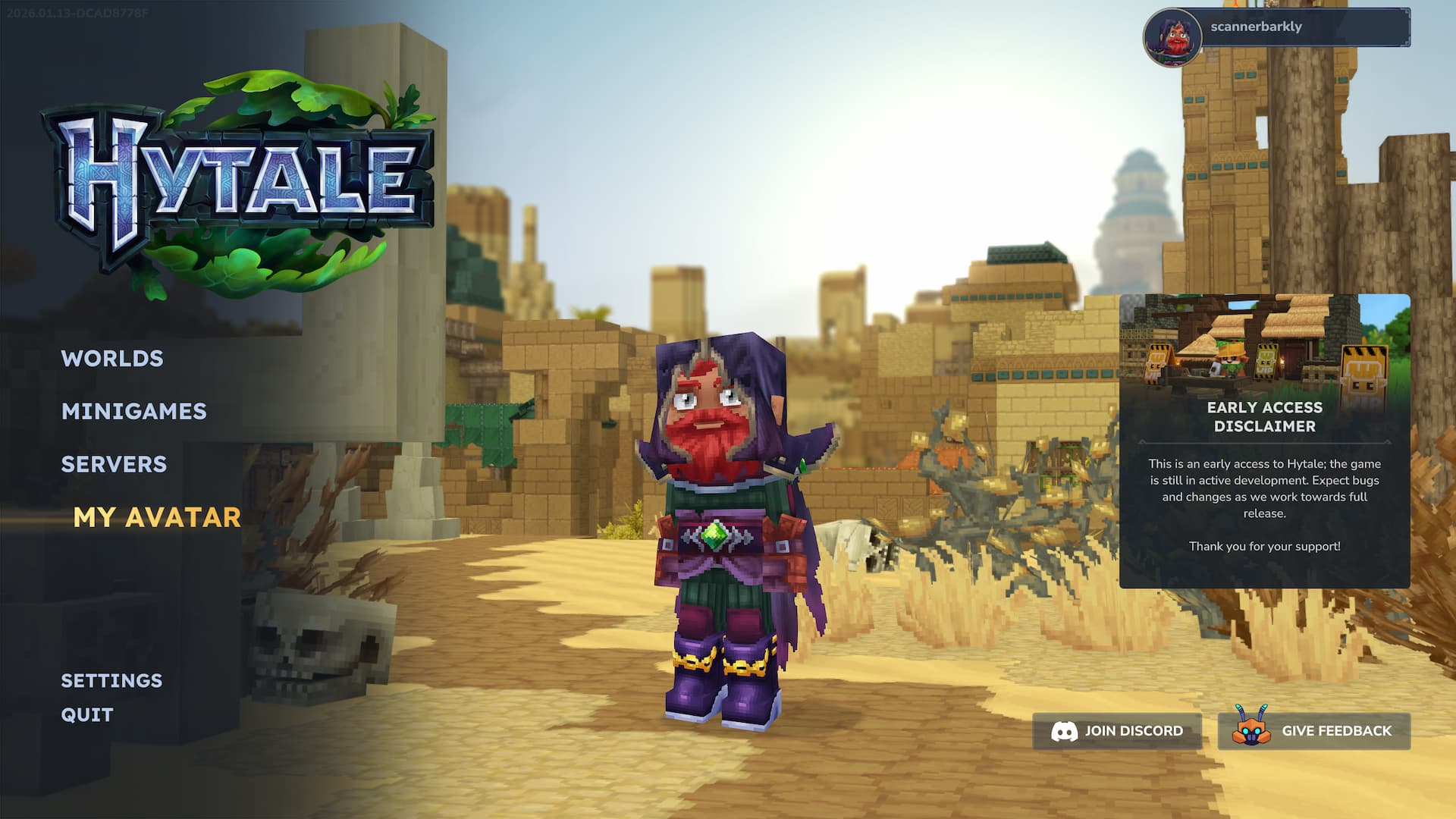The width and height of the screenshot is (1456, 819).
Task: Click the scannerbarkly profile avatar
Action: click(1172, 36)
